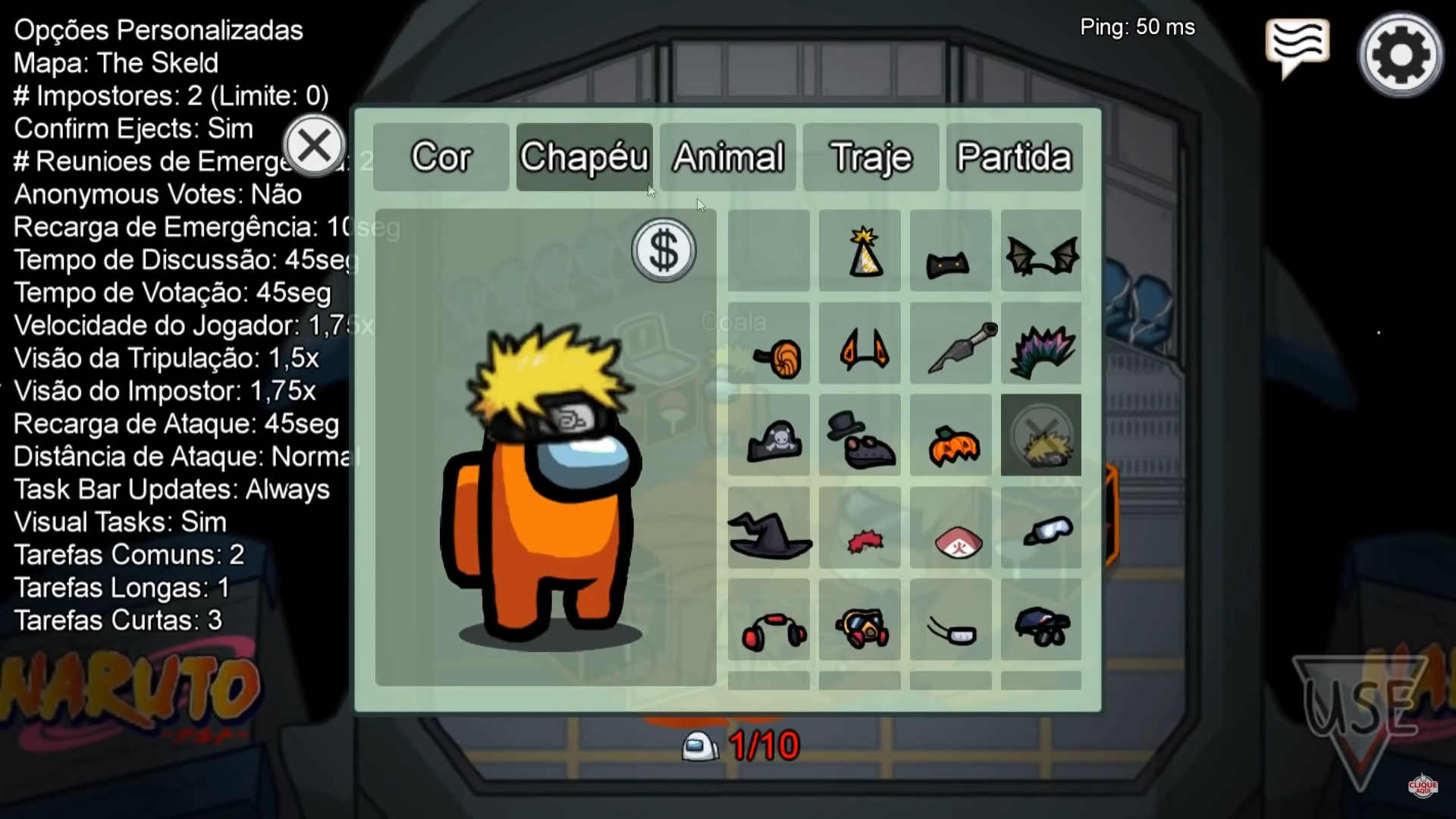Select the orange horns hat
Viewport: 1456px width, 819px height.
click(861, 343)
